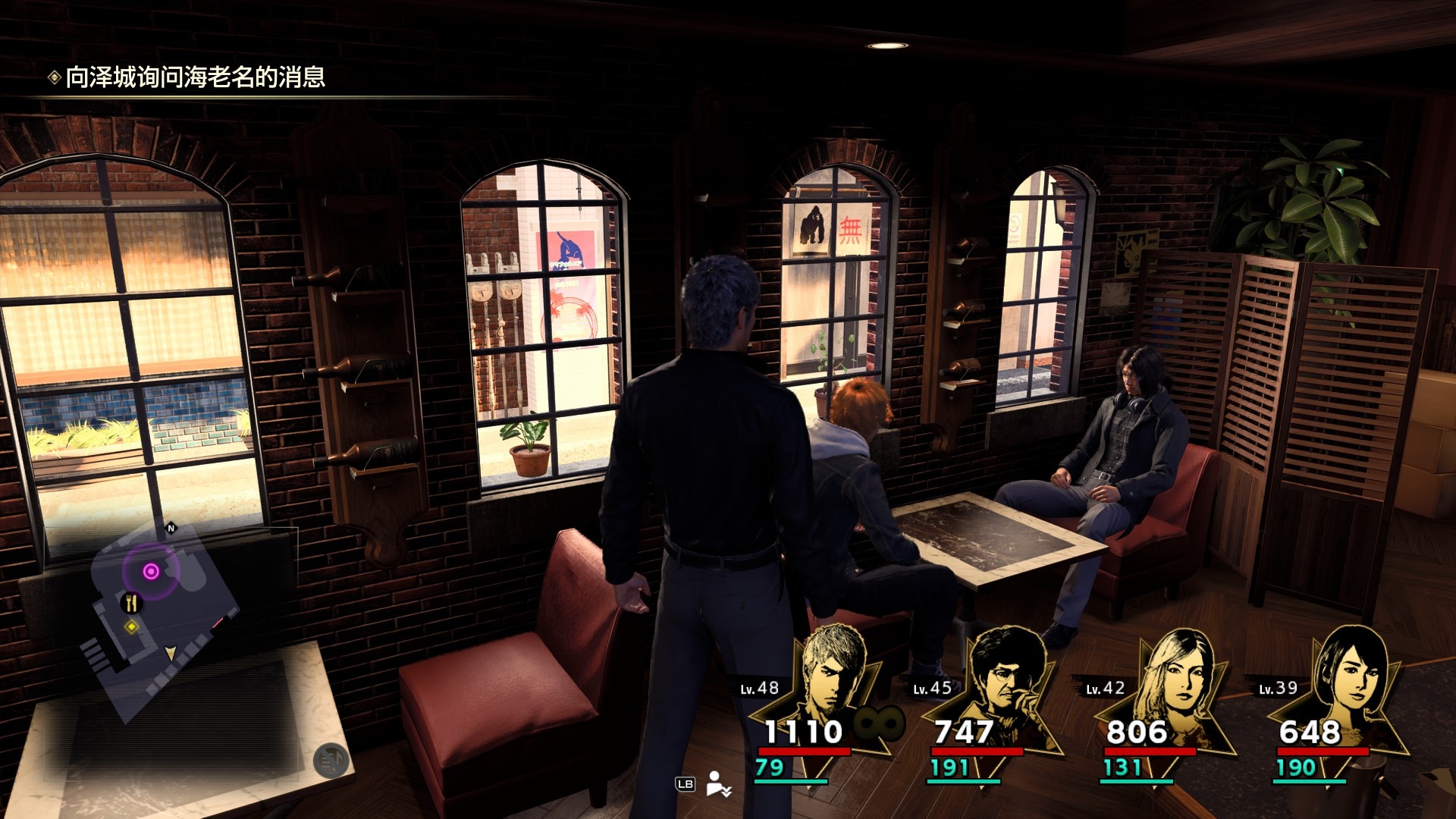Click the purple objective marker on minimap

(151, 571)
